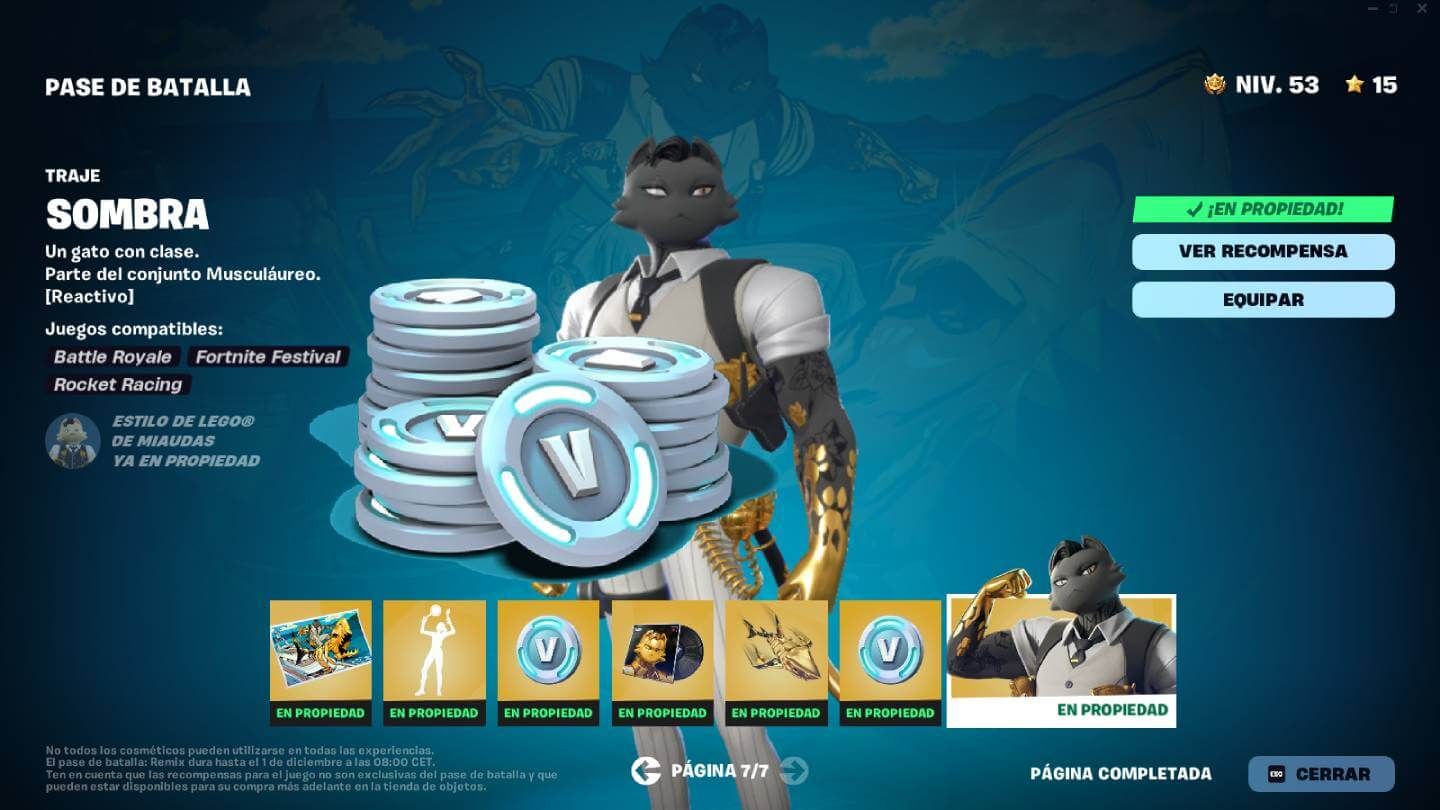Viewport: 1440px width, 810px height.
Task: Open the Battle Royale compatibility tag
Action: (111, 357)
